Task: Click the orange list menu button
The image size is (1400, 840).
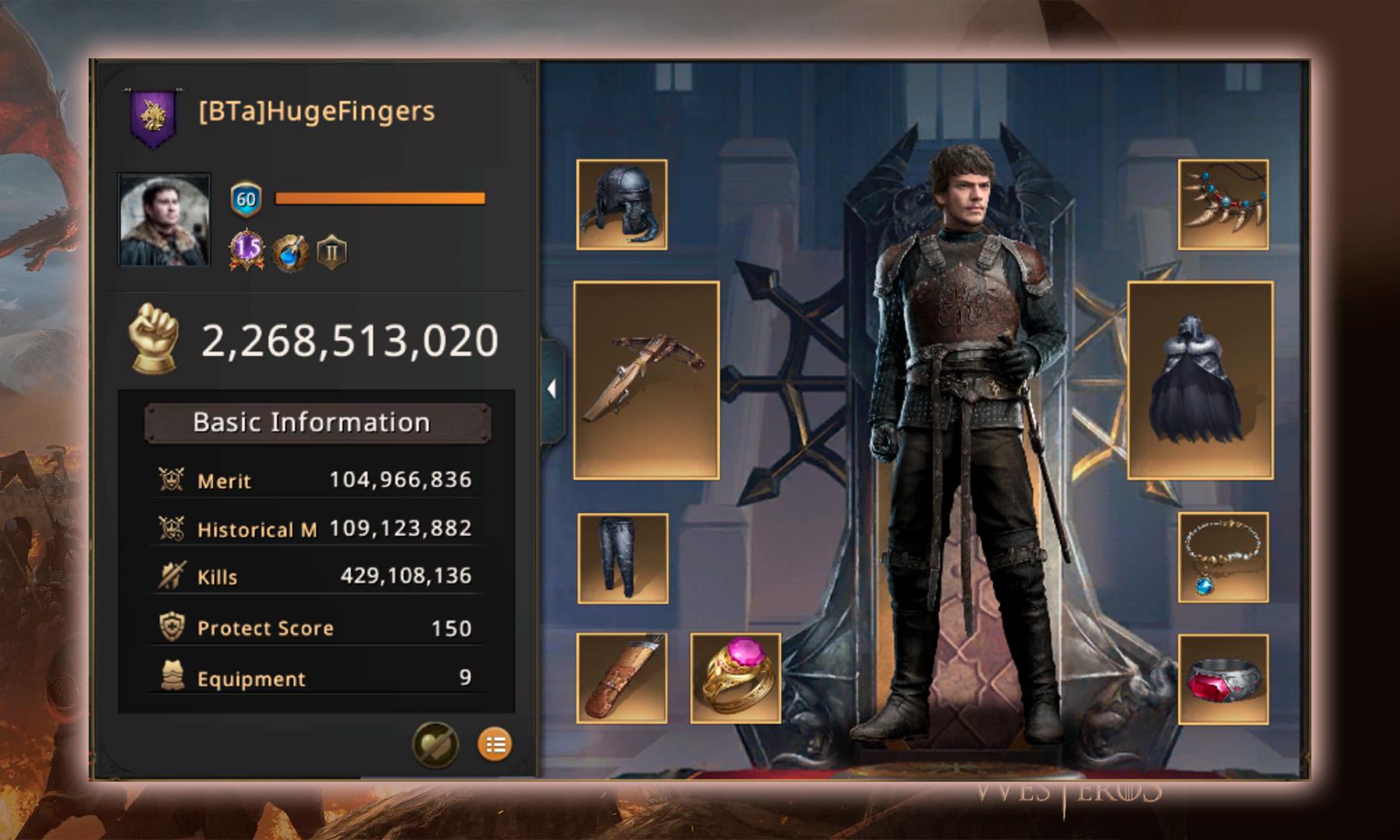Action: tap(495, 744)
